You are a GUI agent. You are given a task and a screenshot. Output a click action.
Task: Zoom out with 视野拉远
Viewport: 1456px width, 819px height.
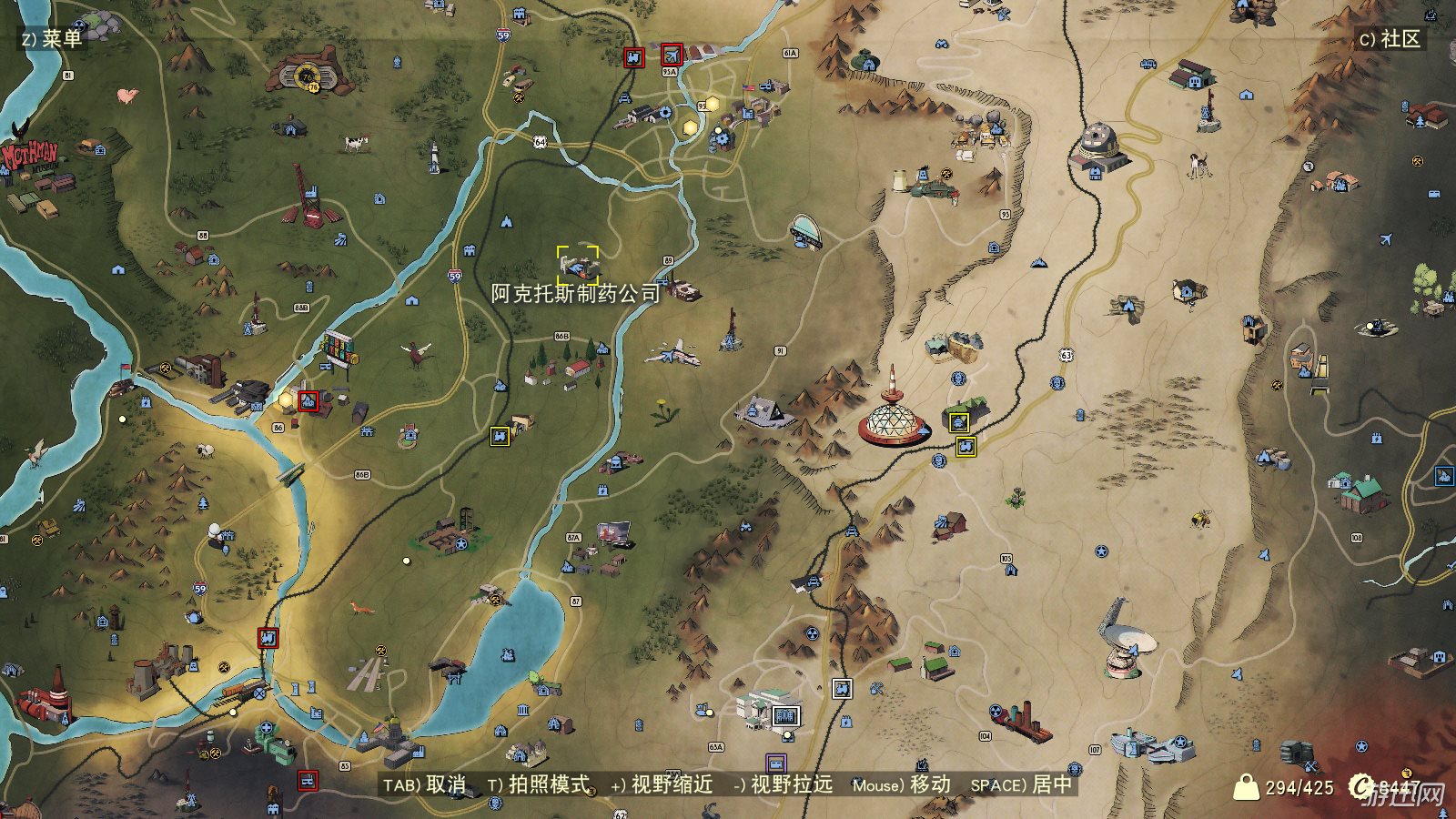click(783, 784)
